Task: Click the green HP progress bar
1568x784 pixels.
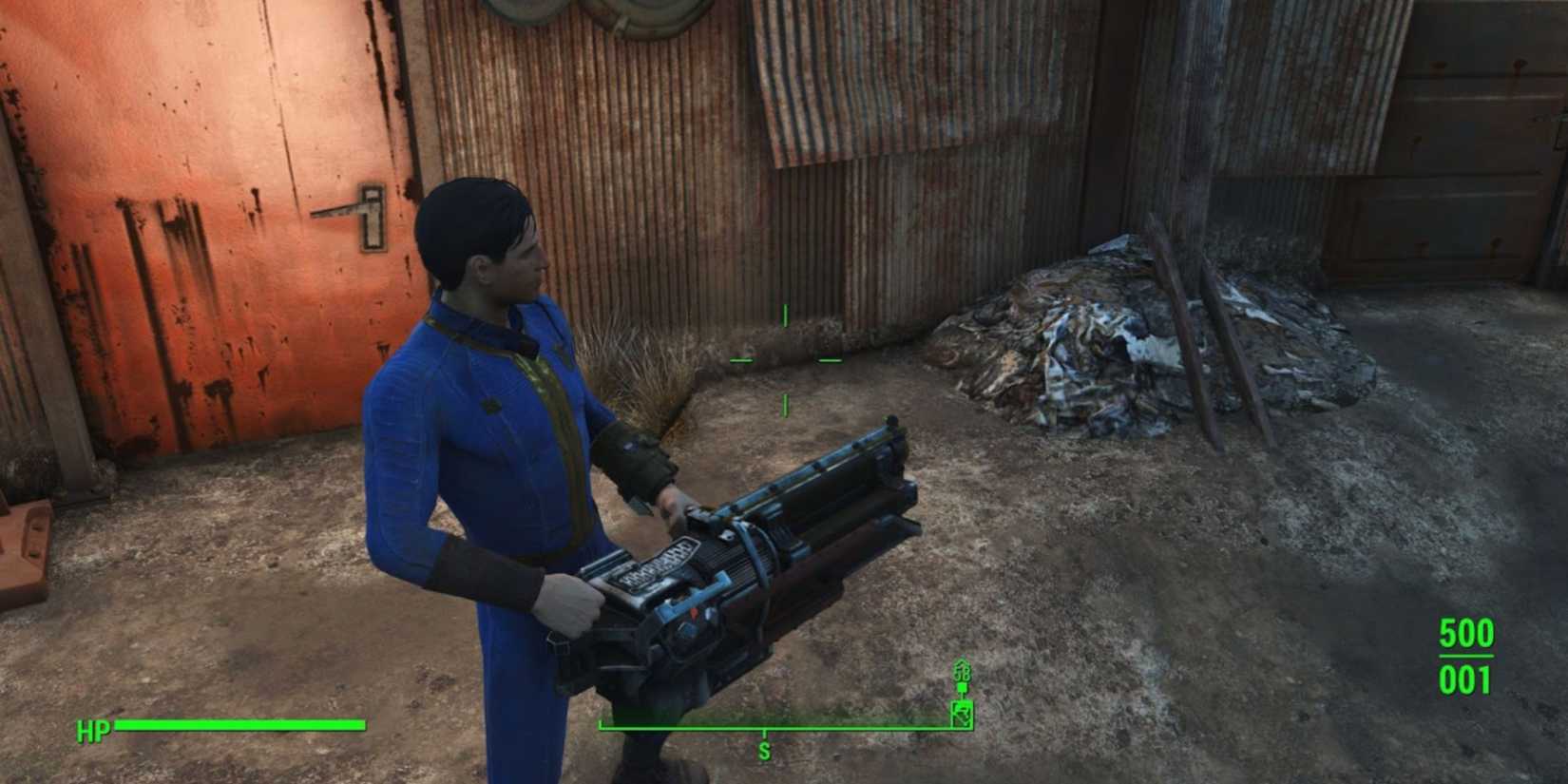Action: (238, 723)
